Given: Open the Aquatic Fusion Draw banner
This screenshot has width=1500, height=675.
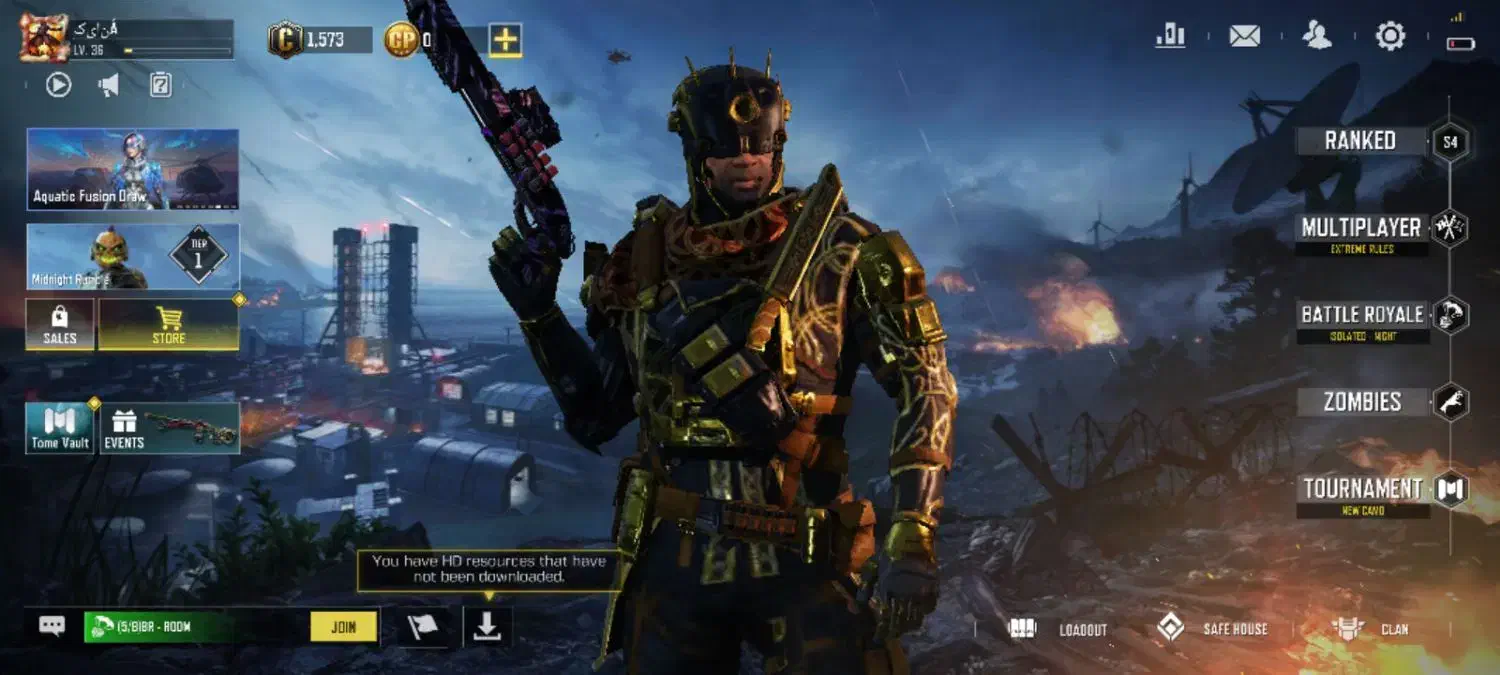Looking at the screenshot, I should [133, 169].
